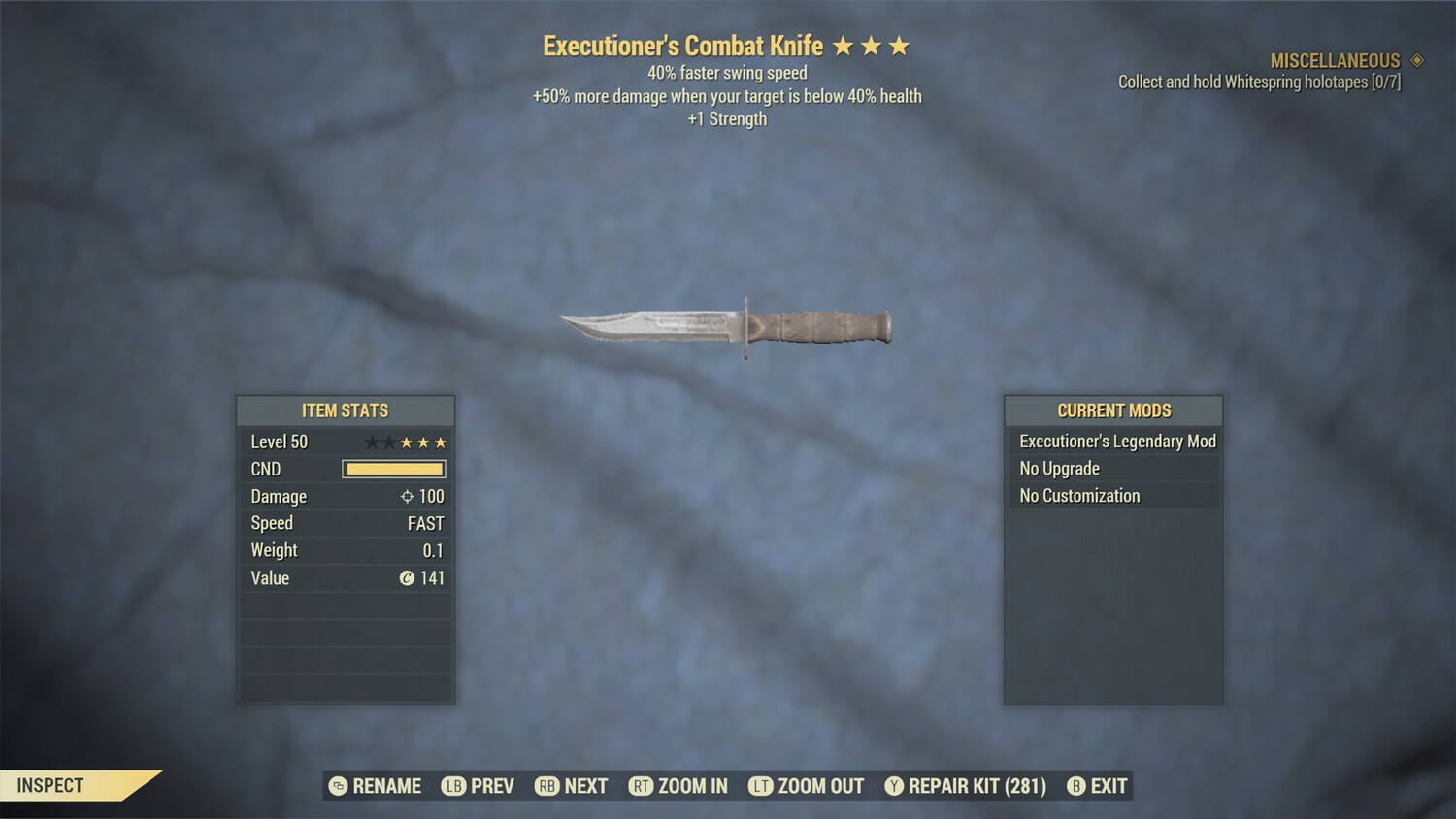Image resolution: width=1456 pixels, height=819 pixels.
Task: Click the caps currency icon beside 141
Action: point(409,578)
